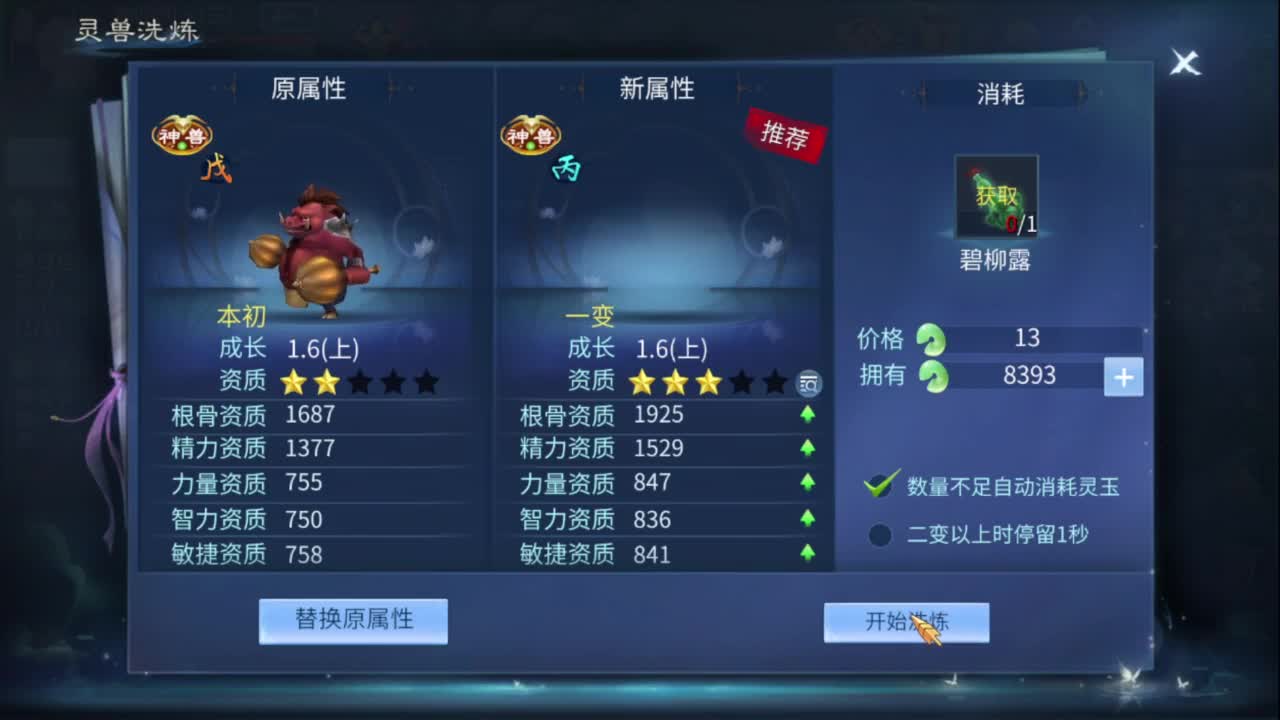Open the attribute detail magnifier icon beside new stars
Image resolution: width=1280 pixels, height=720 pixels.
[808, 385]
